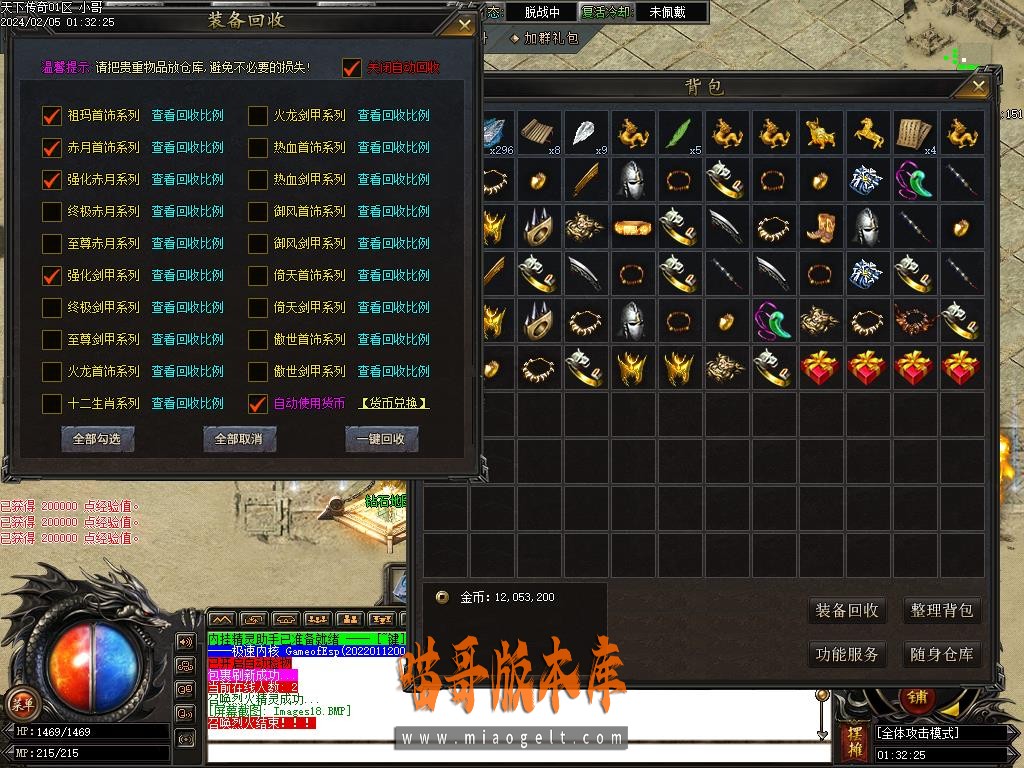The height and width of the screenshot is (768, 1024).
Task: Enable the 终极赤月系列 checkbox
Action: click(x=52, y=211)
